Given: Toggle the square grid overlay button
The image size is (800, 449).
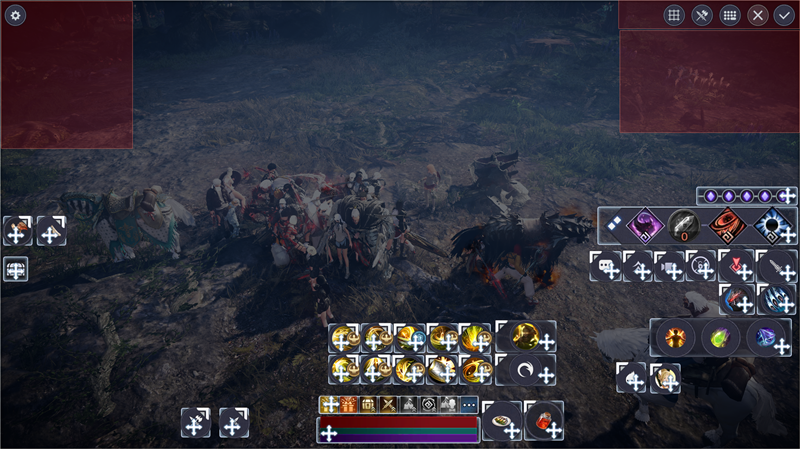Looking at the screenshot, I should 674,15.
